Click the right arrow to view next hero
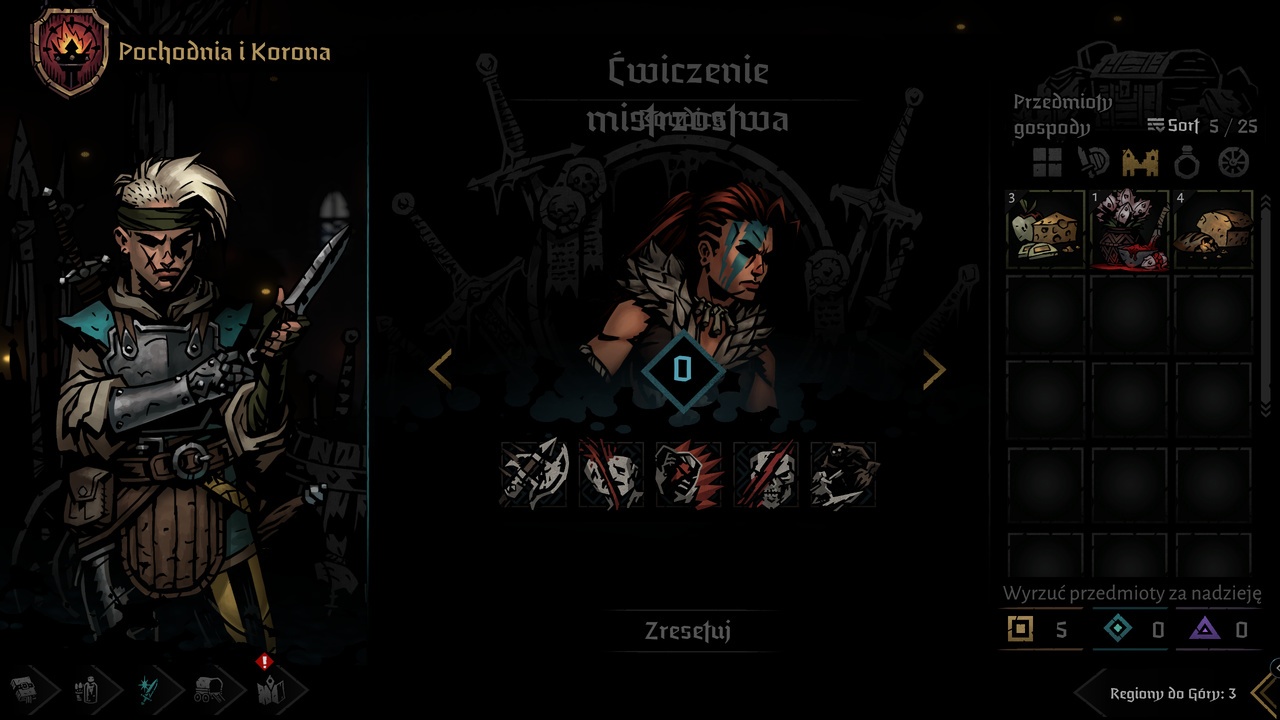Image resolution: width=1280 pixels, height=720 pixels. [x=936, y=369]
